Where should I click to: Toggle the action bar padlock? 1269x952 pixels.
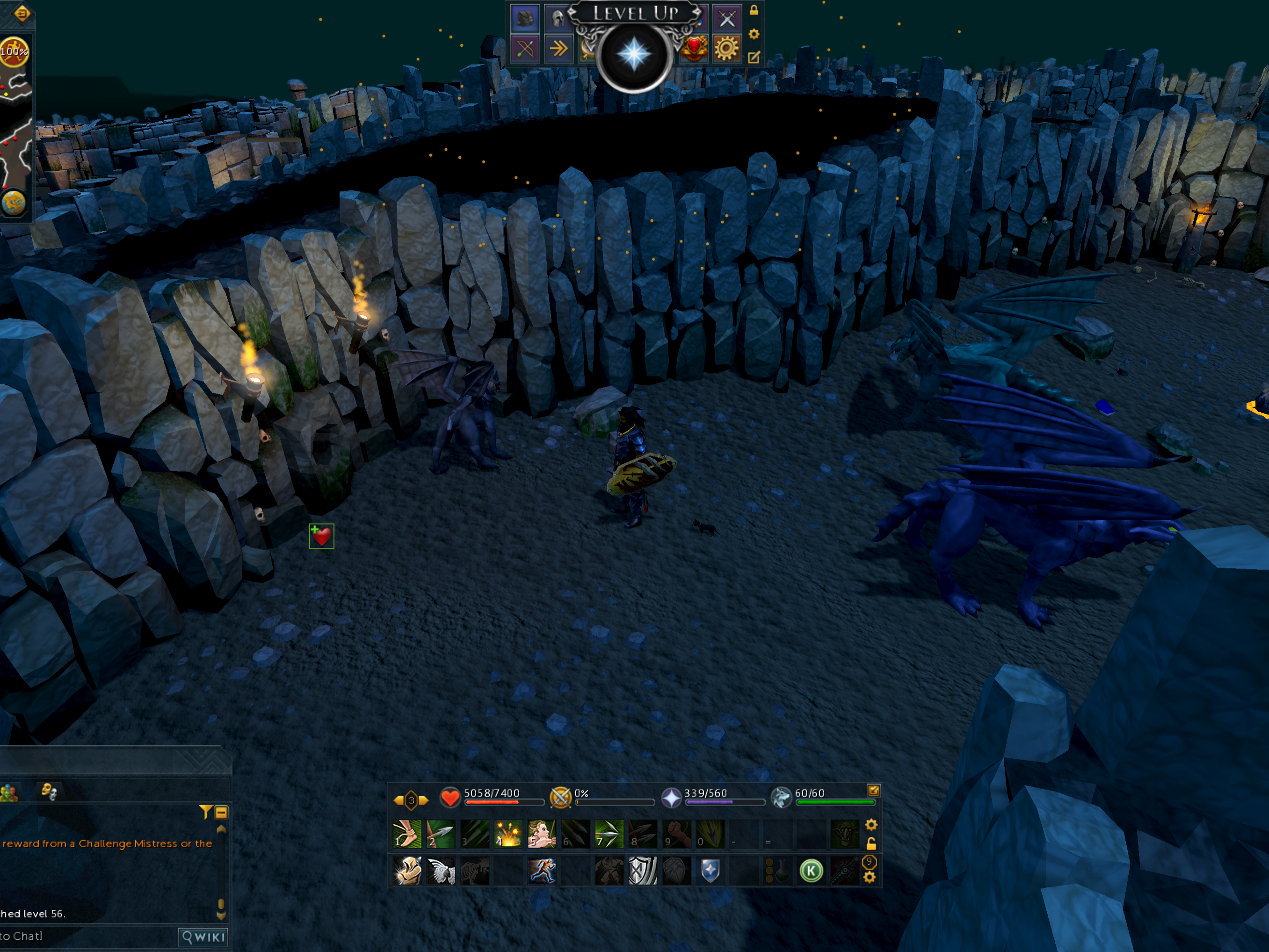point(871,843)
